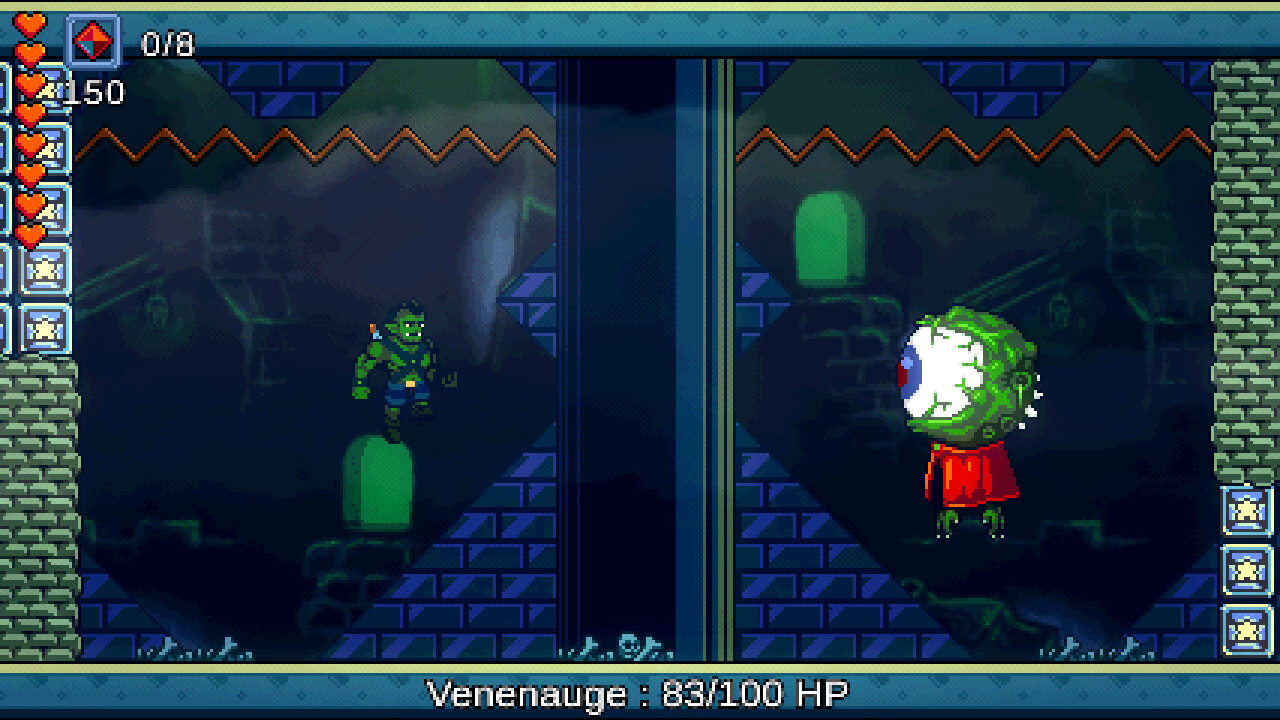Click the green gravestone below the goblin
The image size is (1280, 720).
click(x=378, y=480)
